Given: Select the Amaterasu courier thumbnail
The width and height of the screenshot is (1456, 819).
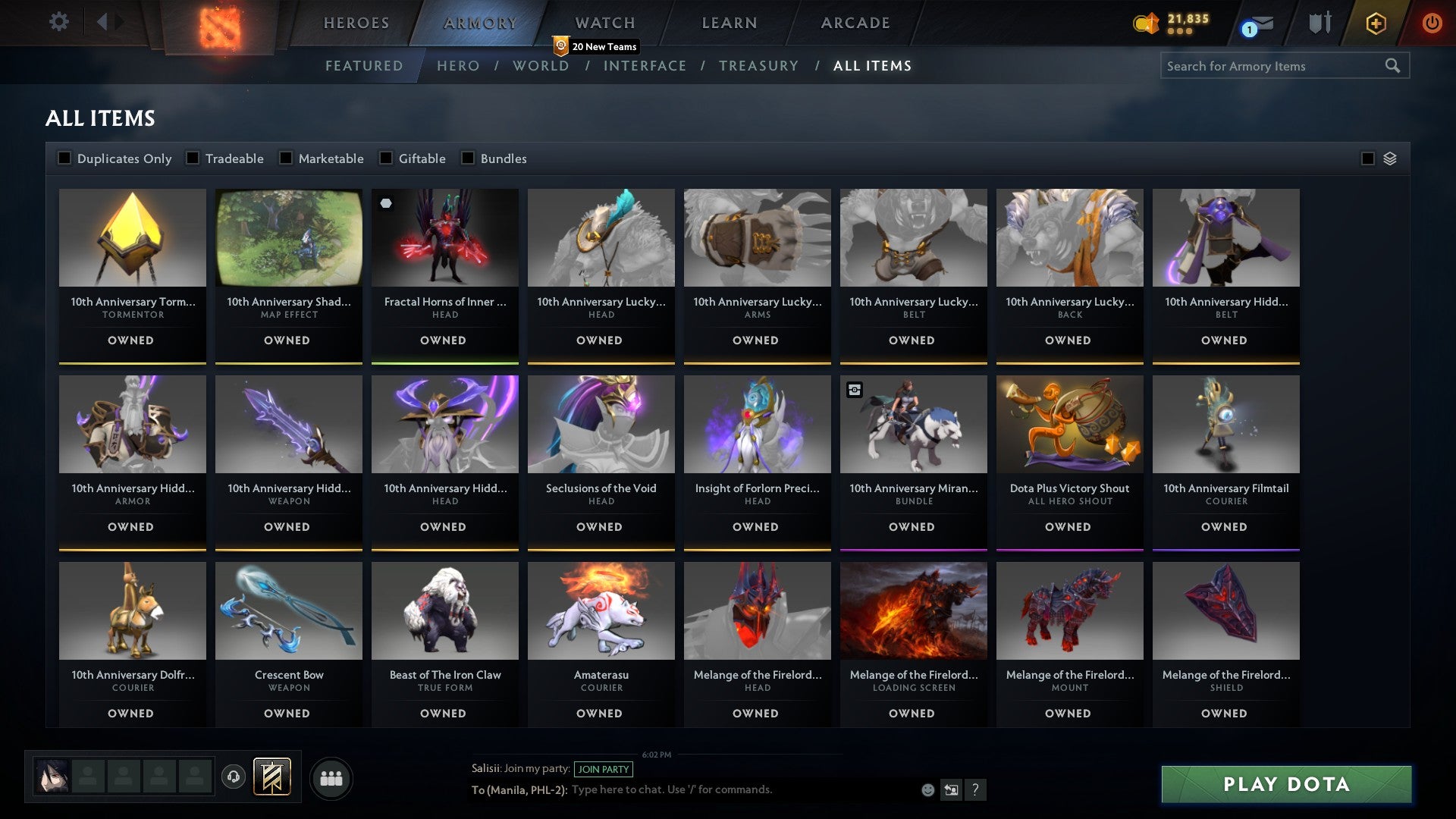Looking at the screenshot, I should 601,610.
